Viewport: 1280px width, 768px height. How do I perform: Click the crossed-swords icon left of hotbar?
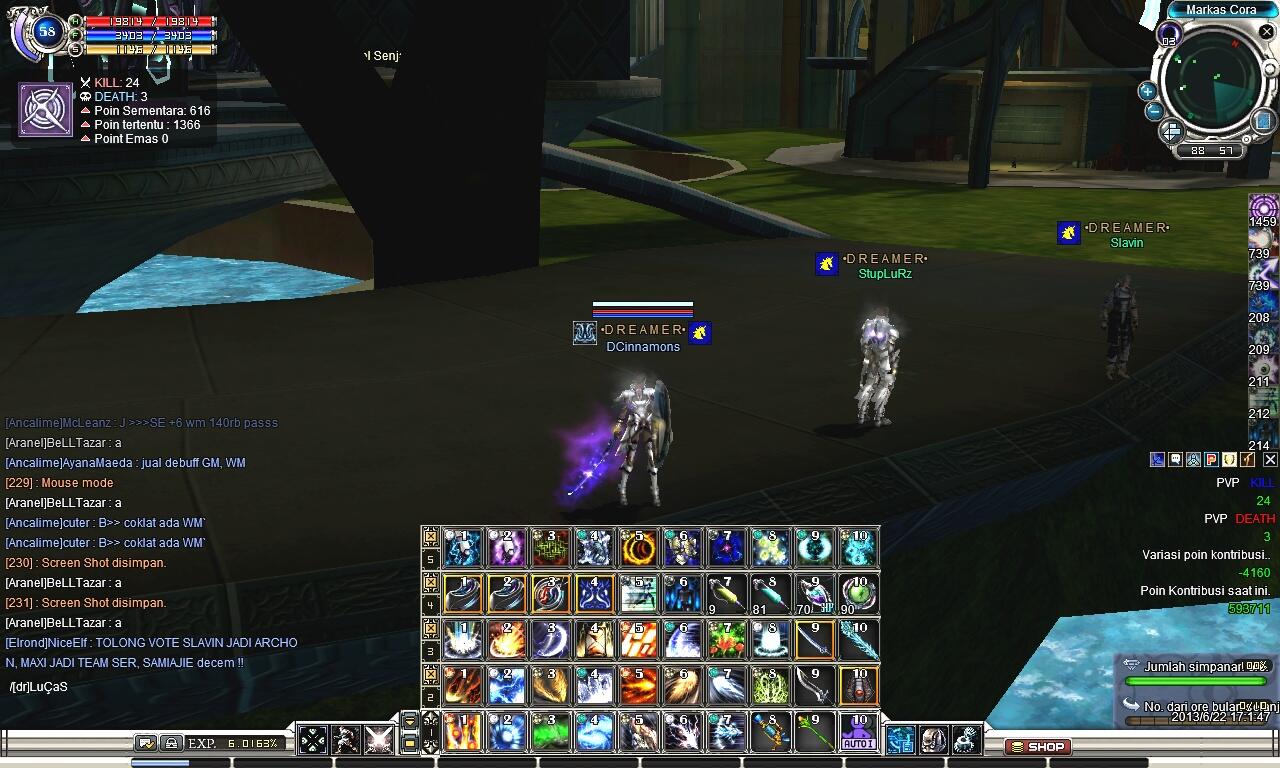coord(379,740)
